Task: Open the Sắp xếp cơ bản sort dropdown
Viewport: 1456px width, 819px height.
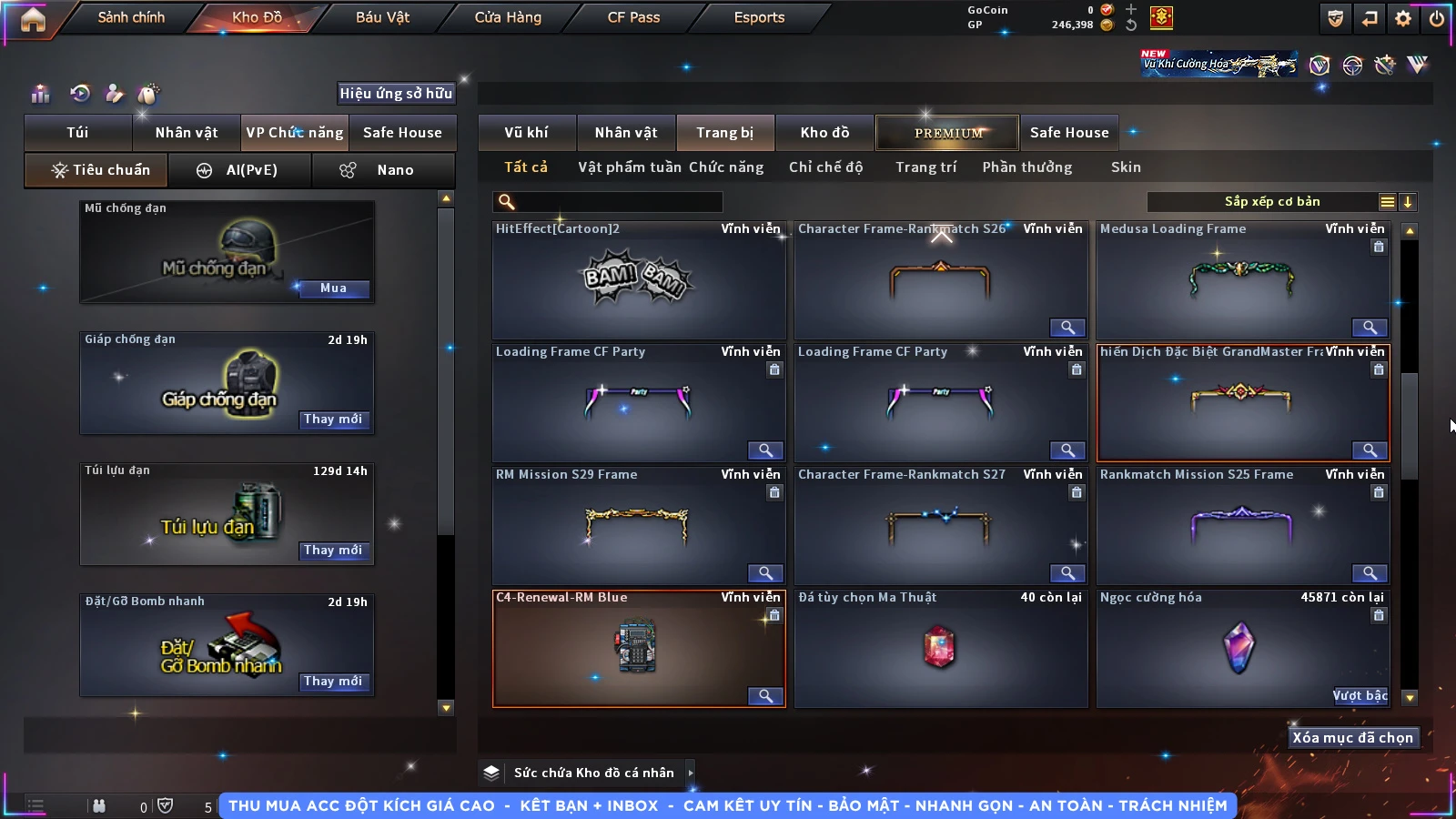Action: (1271, 202)
